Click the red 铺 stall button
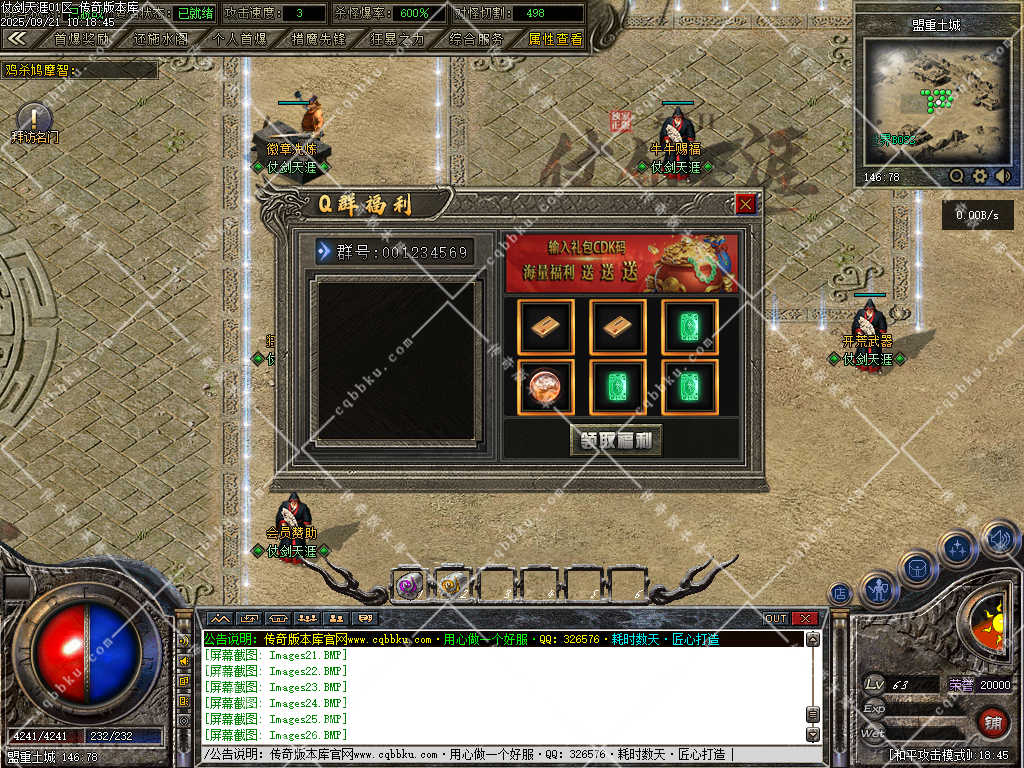Image resolution: width=1024 pixels, height=768 pixels. click(x=993, y=721)
